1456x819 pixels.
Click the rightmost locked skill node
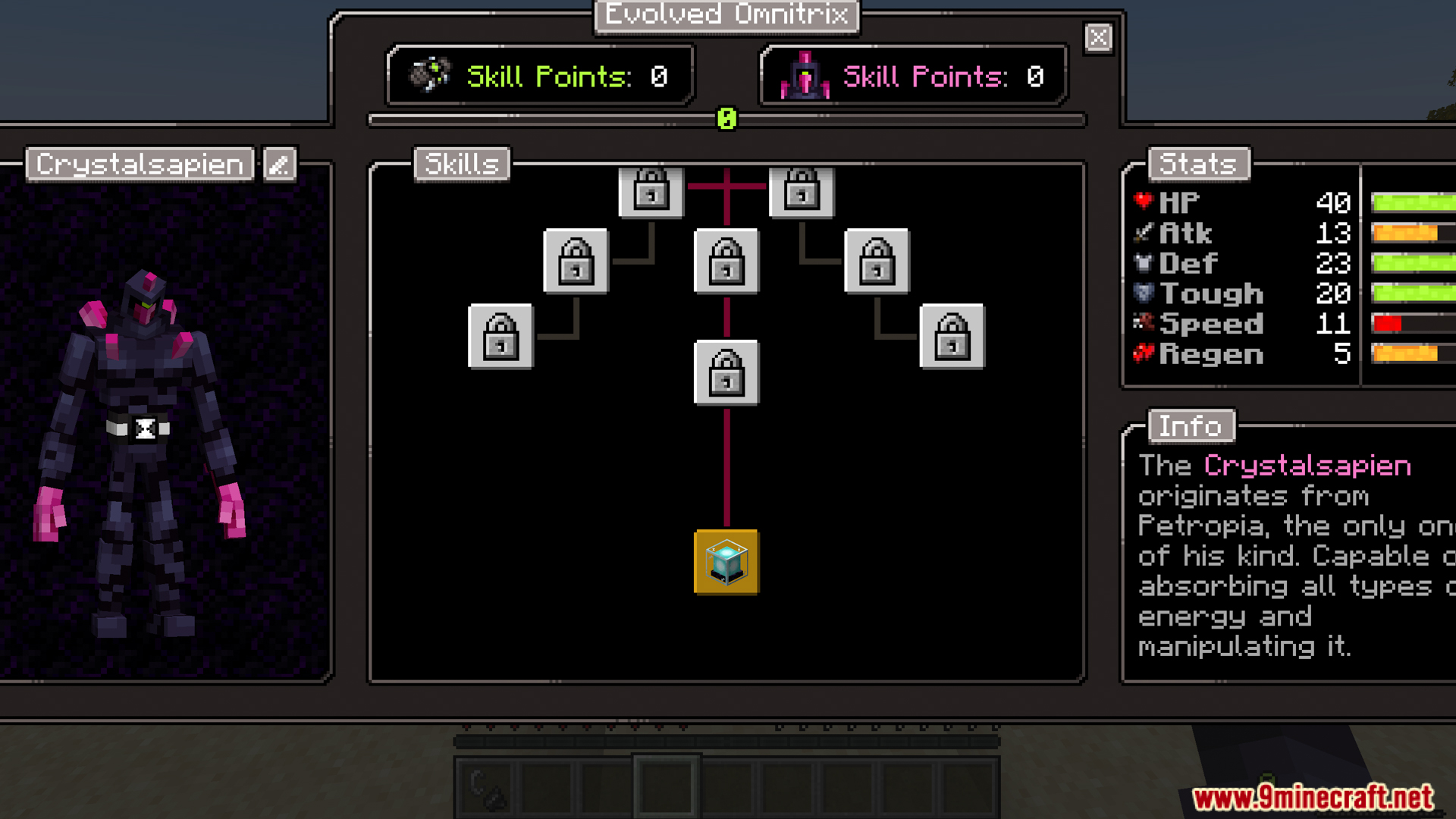point(952,336)
